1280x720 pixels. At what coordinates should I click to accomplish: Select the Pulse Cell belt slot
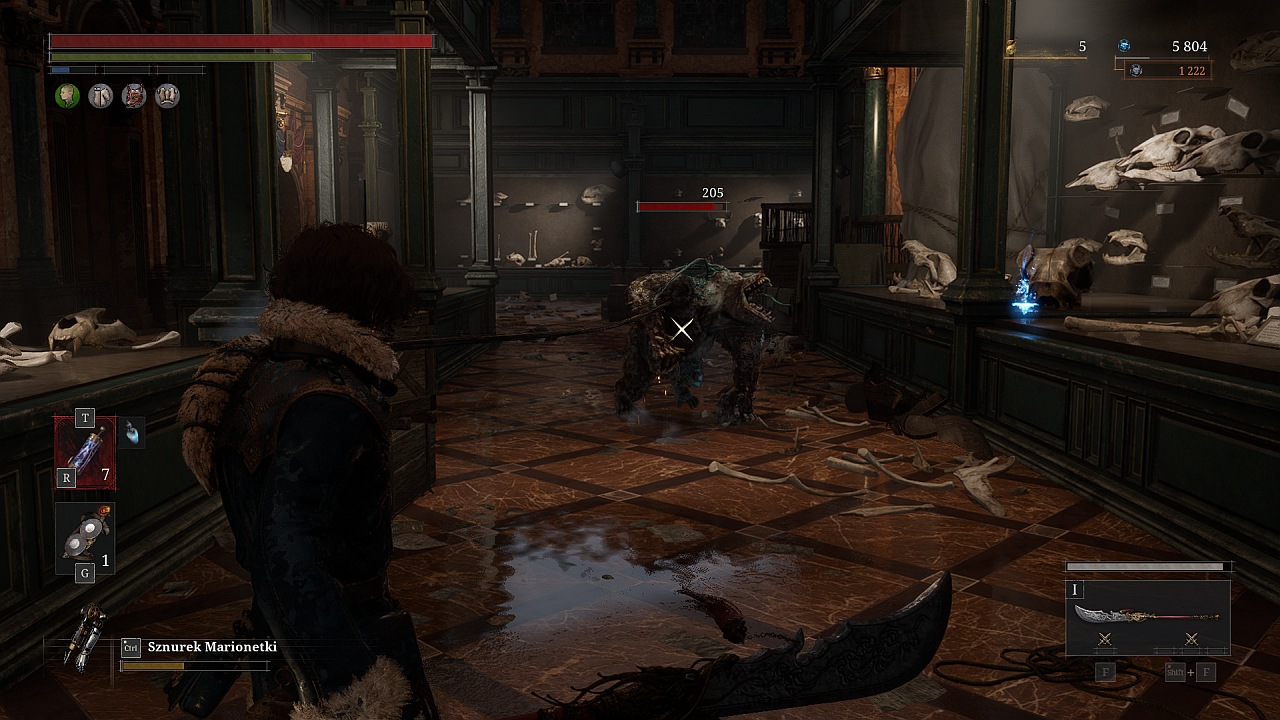pos(85,453)
